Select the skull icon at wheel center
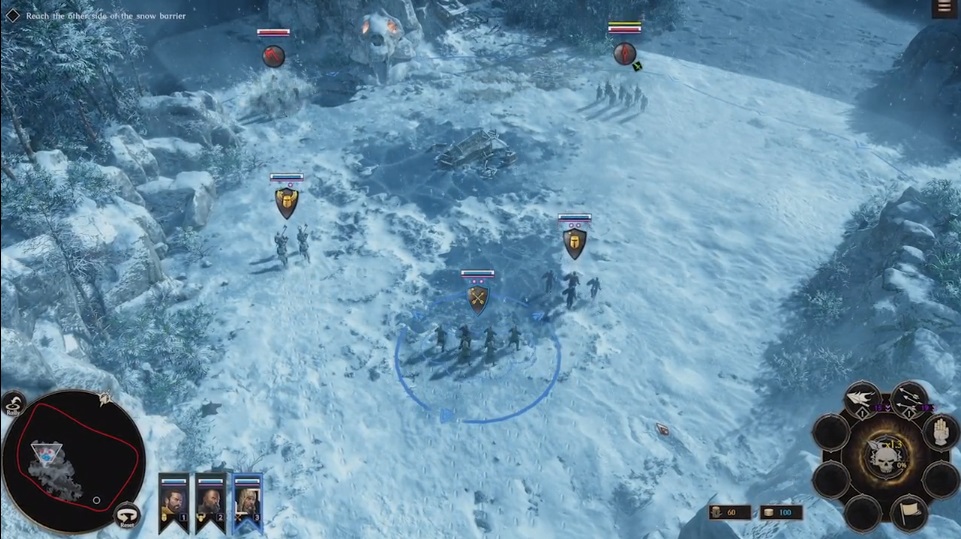 885,460
